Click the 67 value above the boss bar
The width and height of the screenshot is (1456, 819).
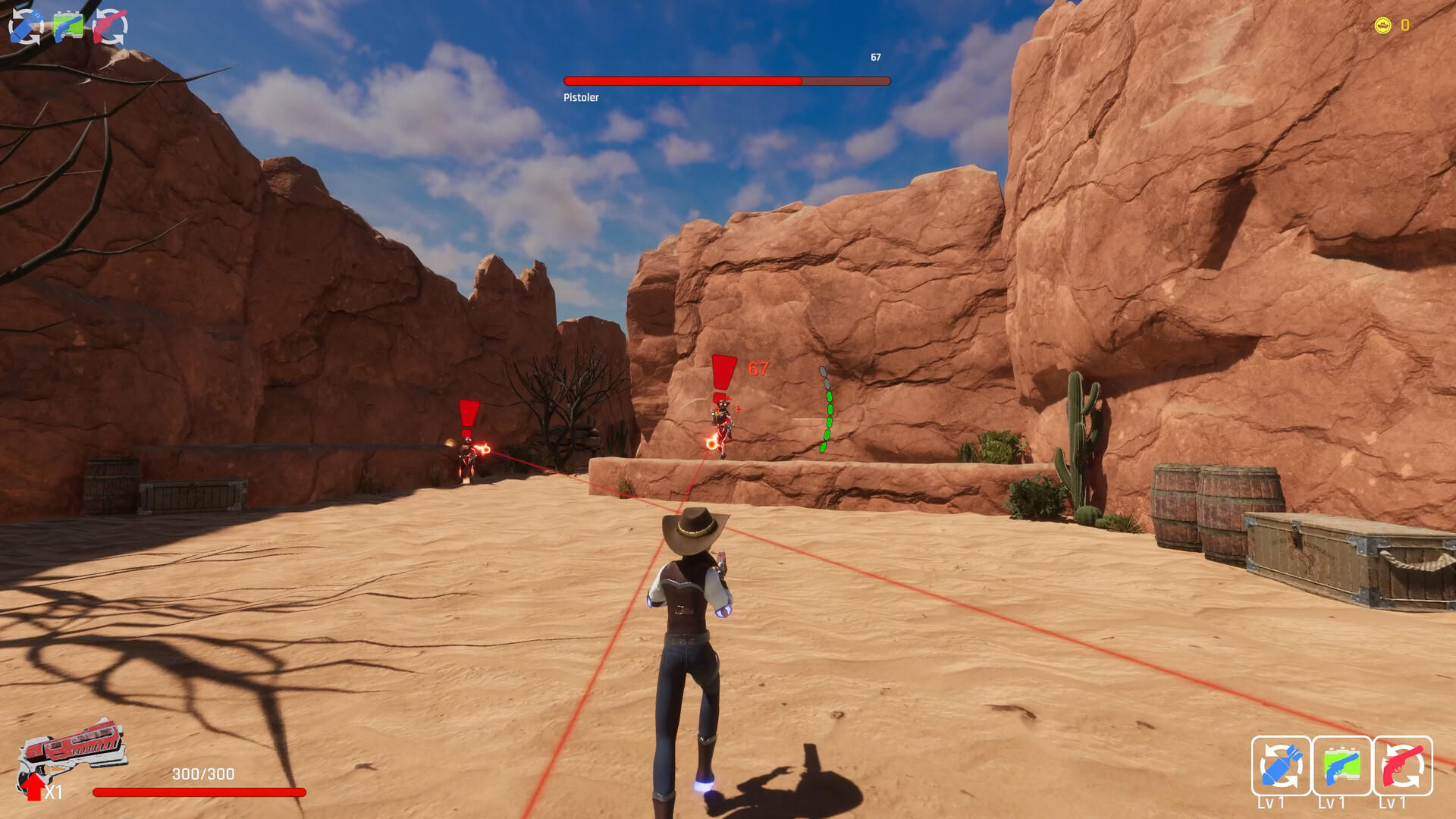[x=876, y=56]
